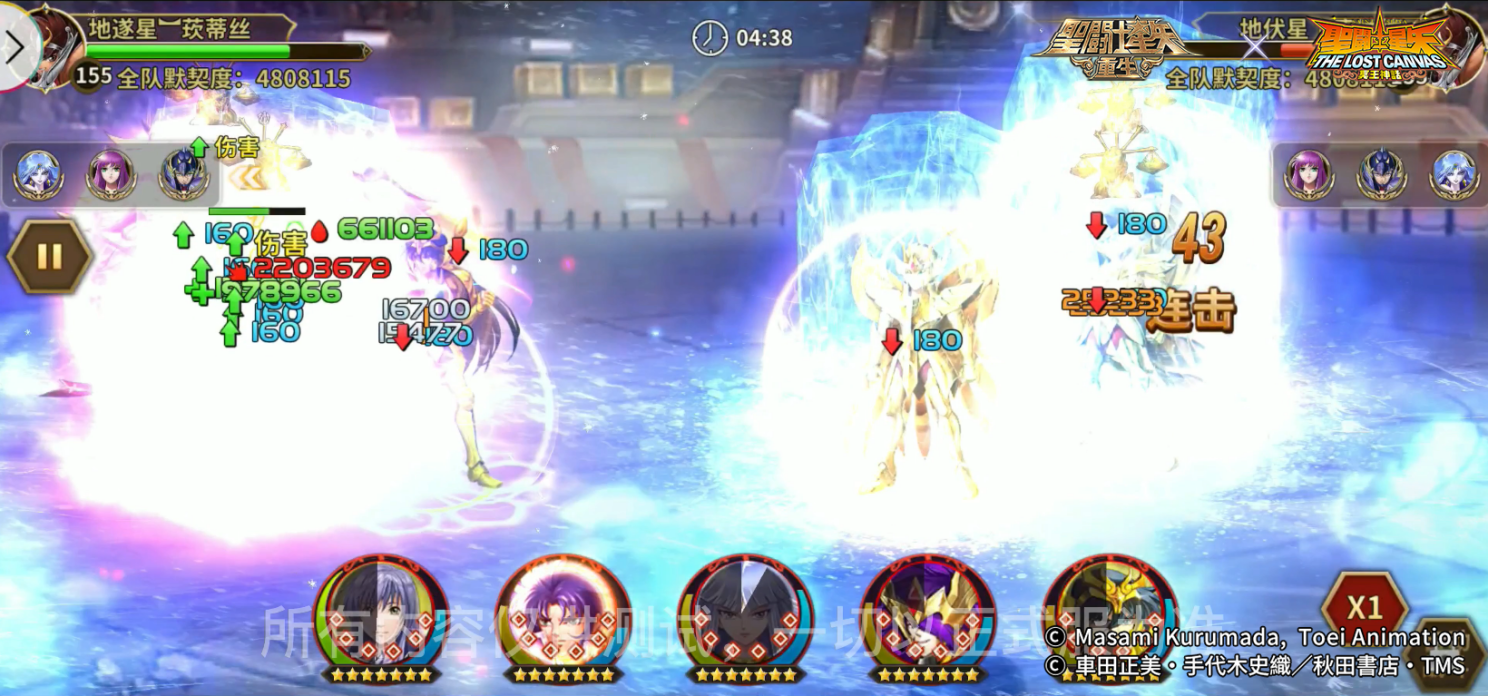Select the blue-haired goddess icon in left team panel
The width and height of the screenshot is (1488, 696).
[x=38, y=175]
